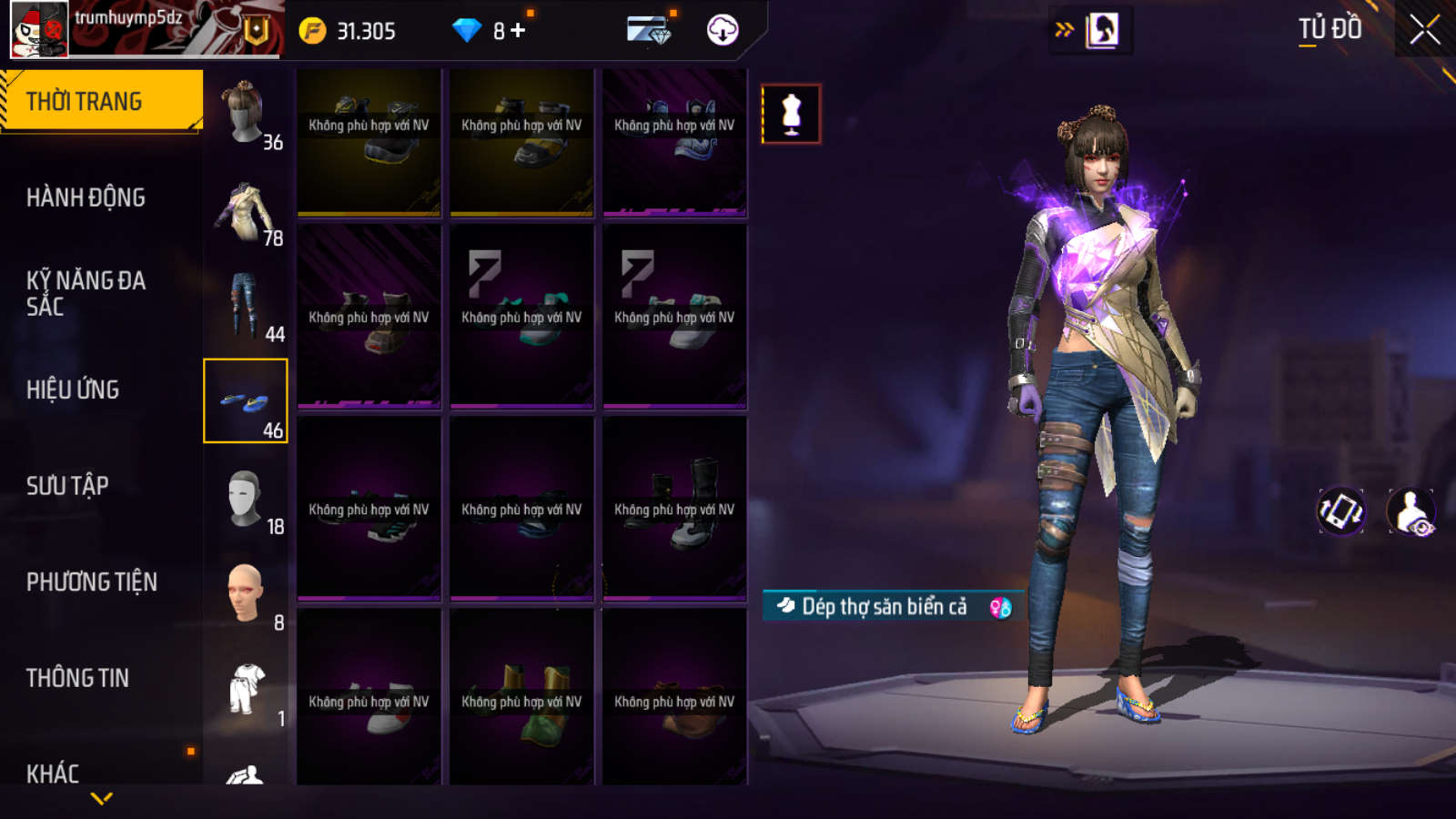Show the THÔNG TIN section
The image size is (1456, 819).
[x=77, y=678]
